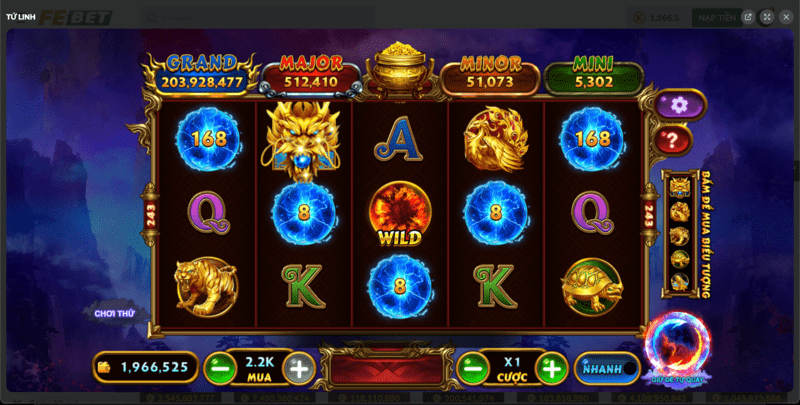This screenshot has width=800, height=405.
Task: Open the purple gear settings button
Action: click(x=679, y=104)
